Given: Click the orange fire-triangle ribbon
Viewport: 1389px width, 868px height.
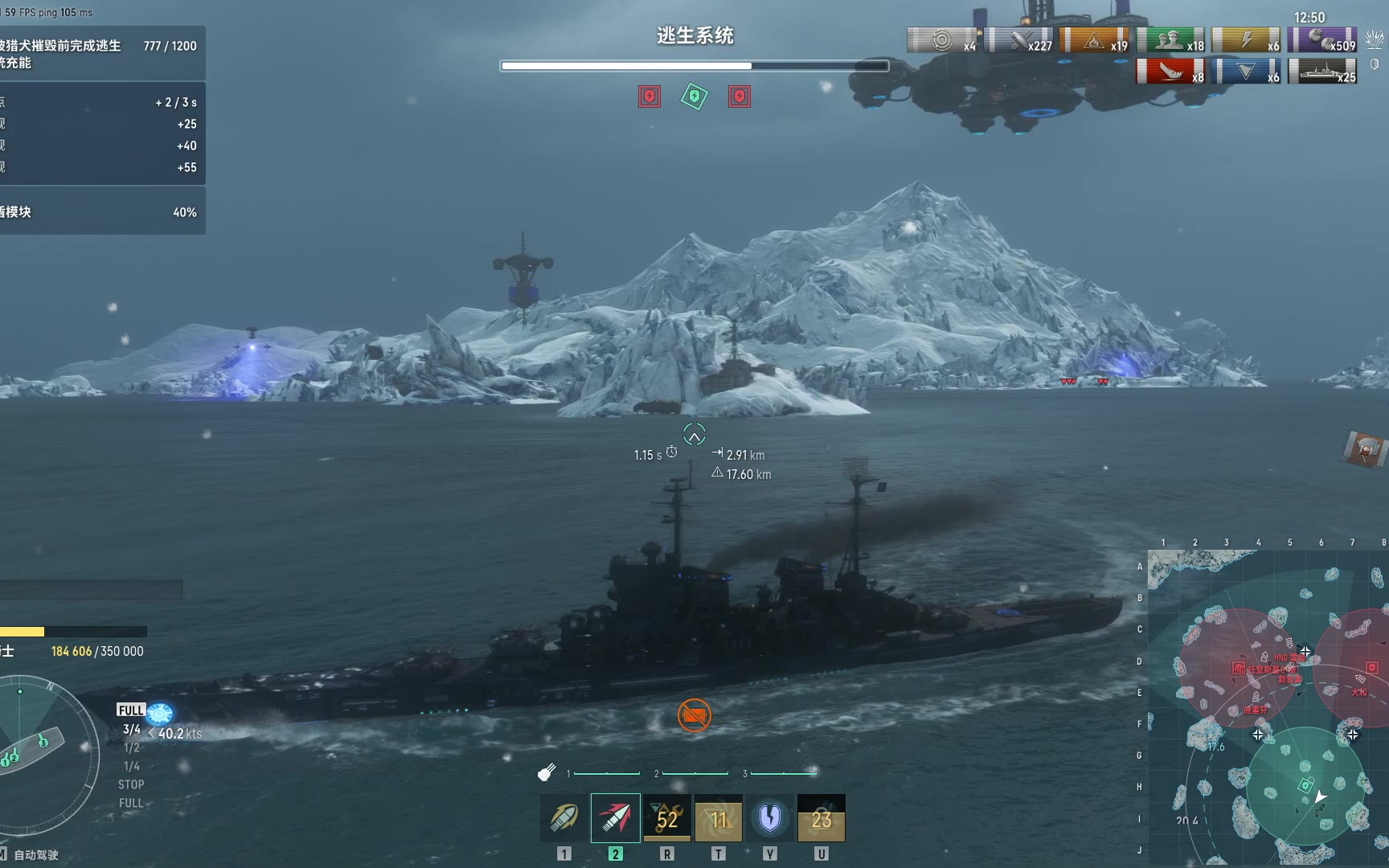Looking at the screenshot, I should point(1095,40).
